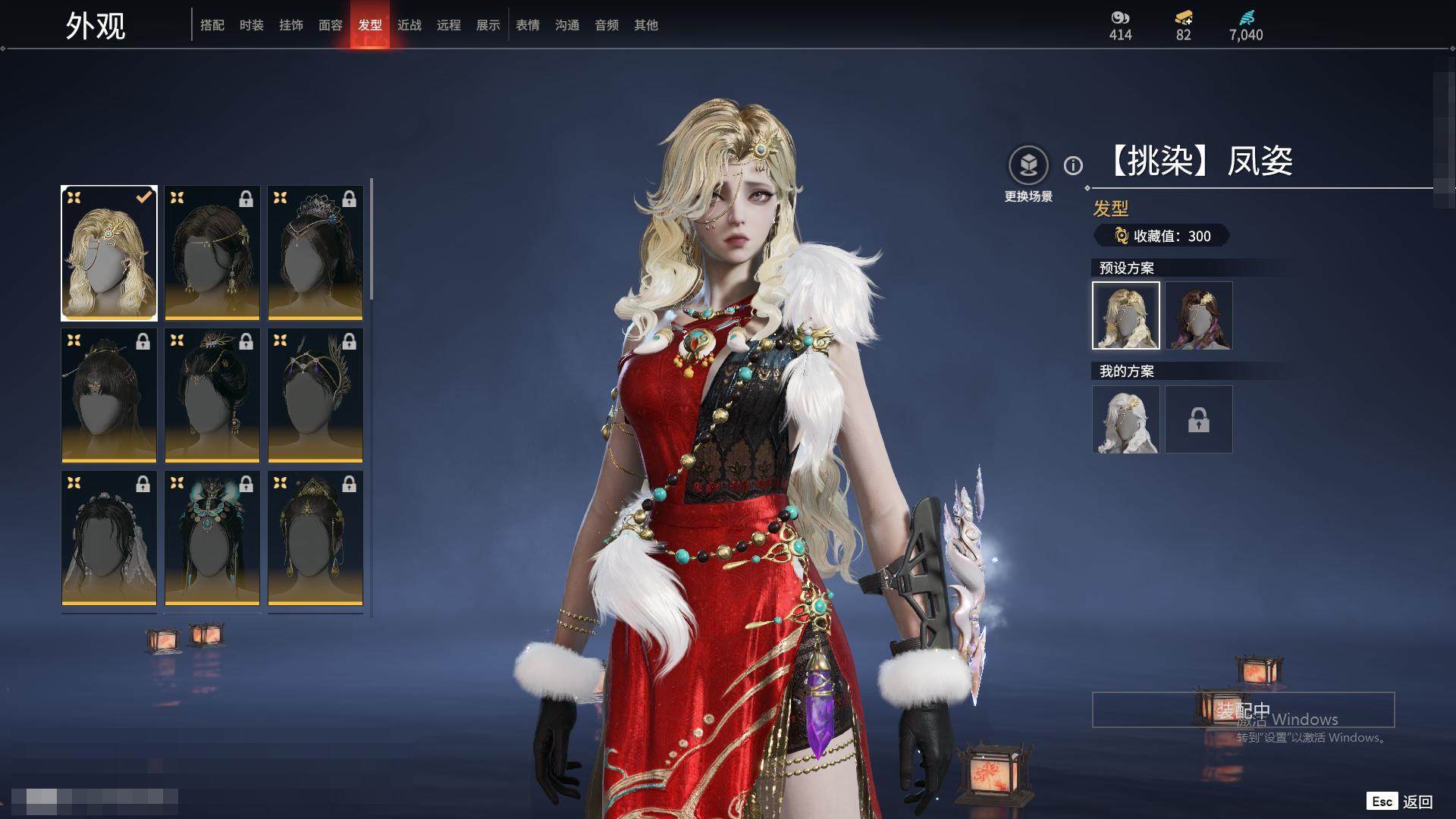Switch to the 搭配 tab
1456x819 pixels.
tap(212, 25)
